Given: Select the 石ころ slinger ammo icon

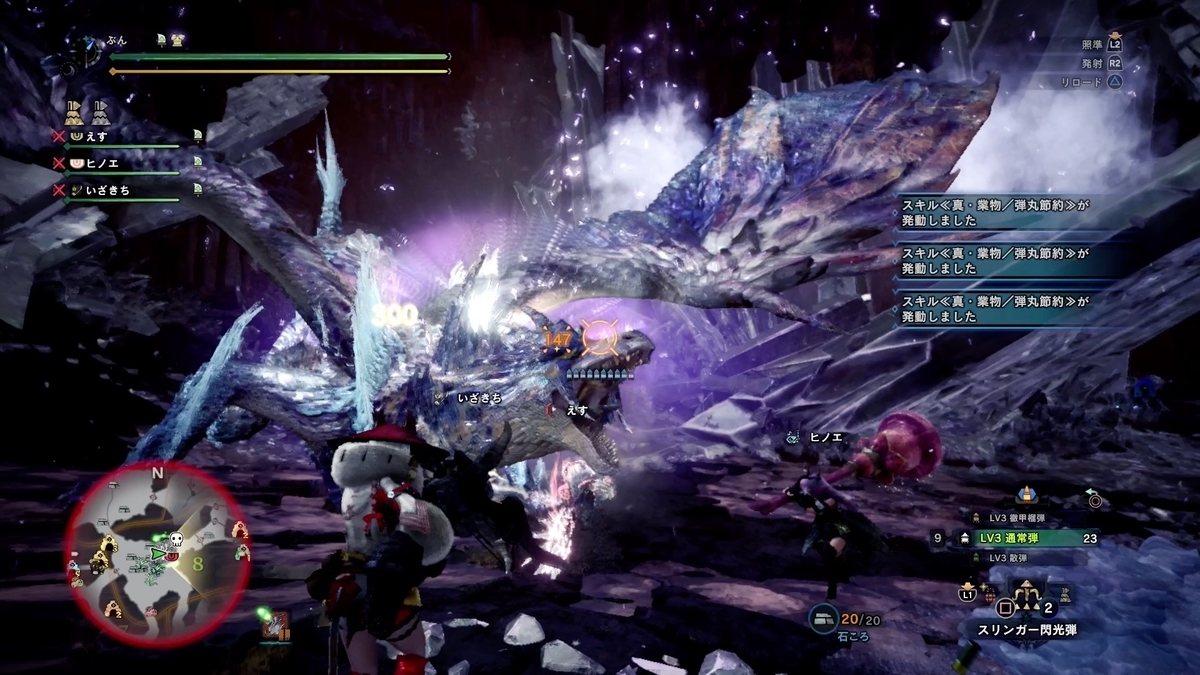Looking at the screenshot, I should 824,620.
